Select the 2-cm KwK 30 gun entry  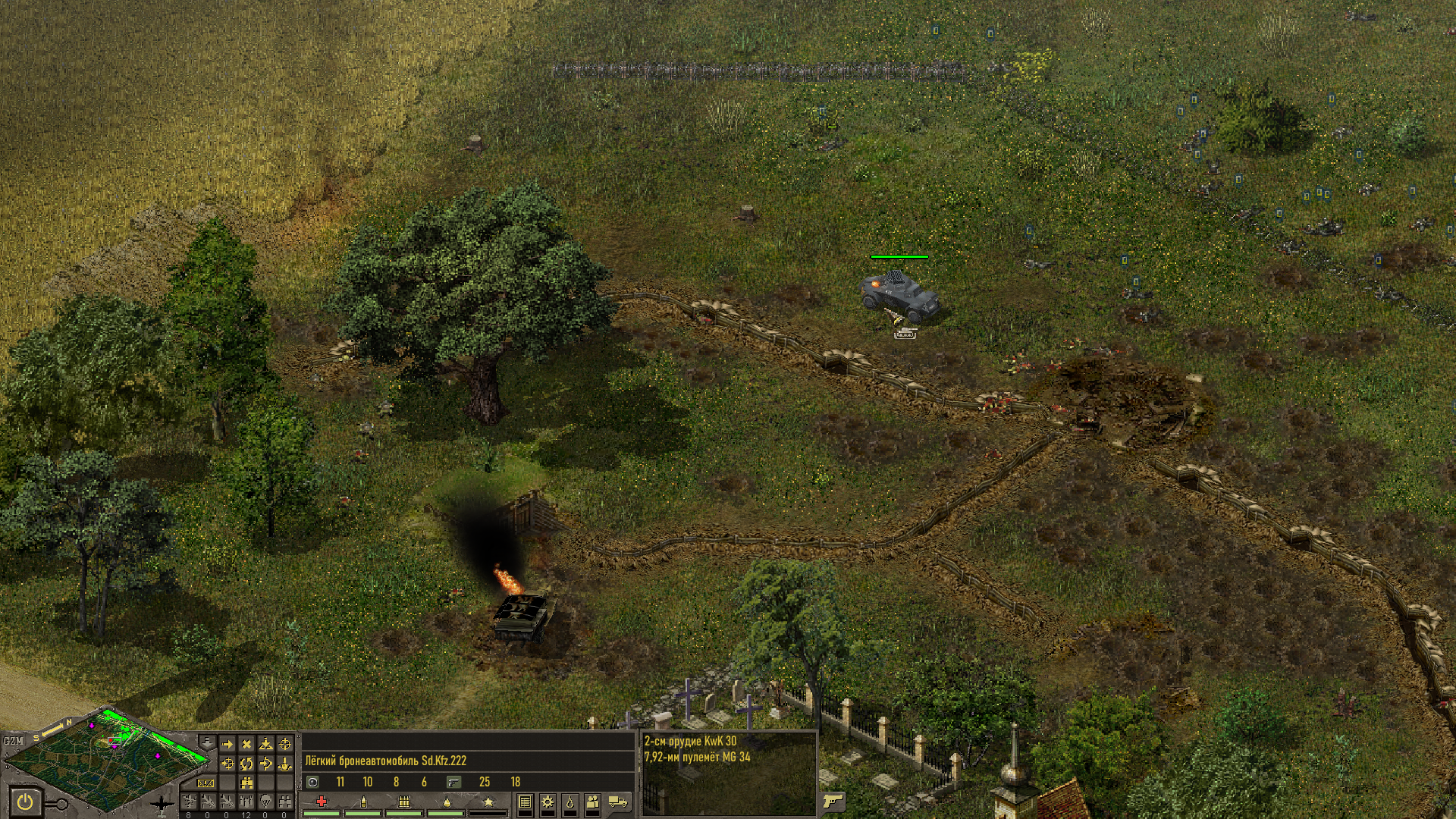(690, 742)
